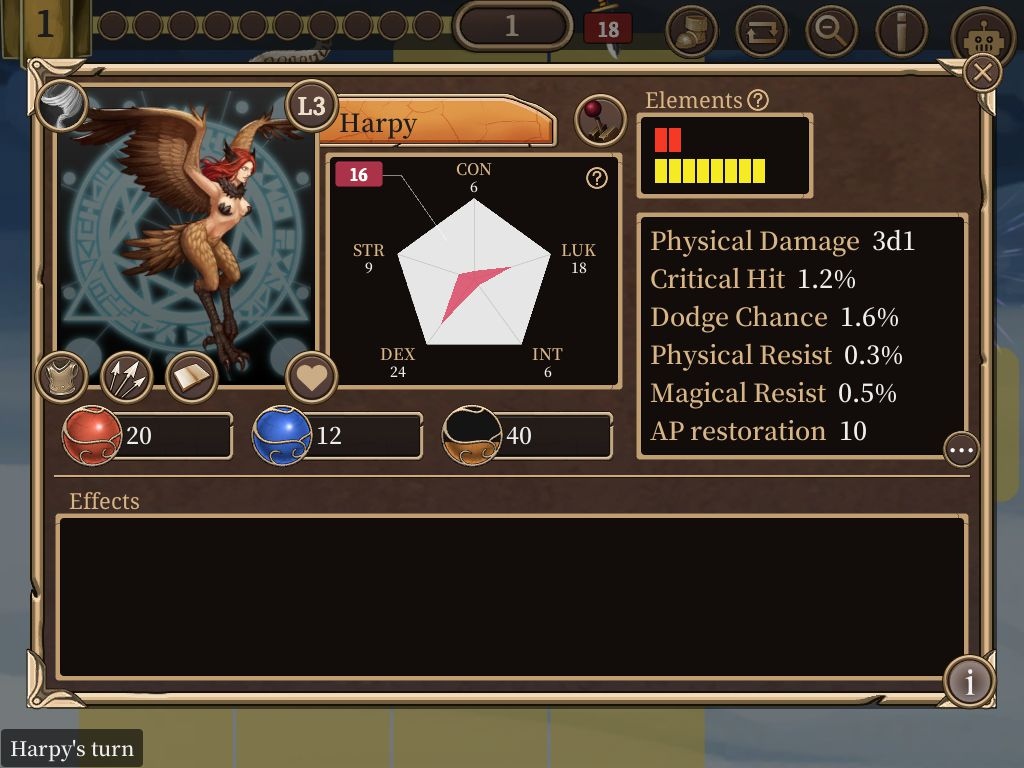The image size is (1024, 768).
Task: Click the heart icon beside the portrait
Action: pos(311,379)
